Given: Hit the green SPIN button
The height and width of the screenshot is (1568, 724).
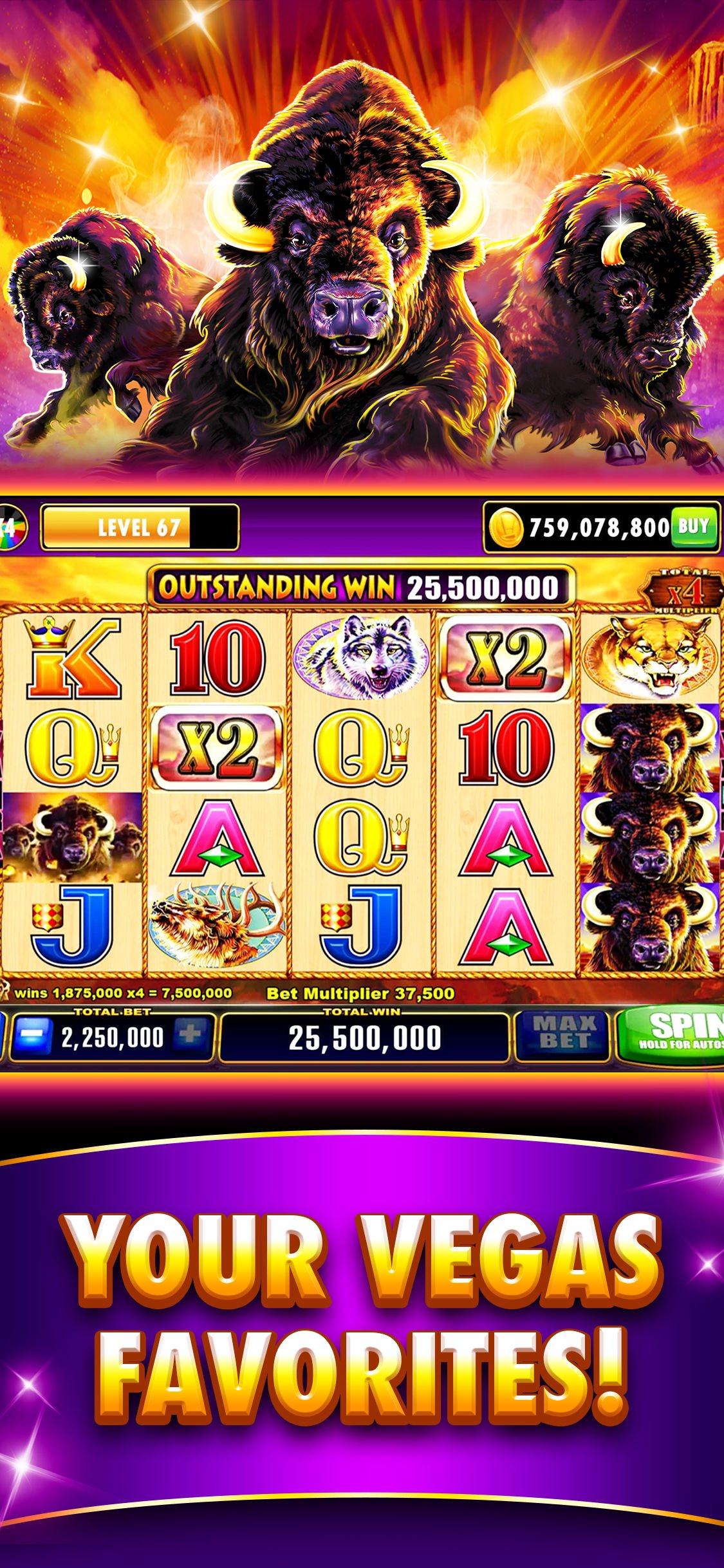Looking at the screenshot, I should 671,1034.
